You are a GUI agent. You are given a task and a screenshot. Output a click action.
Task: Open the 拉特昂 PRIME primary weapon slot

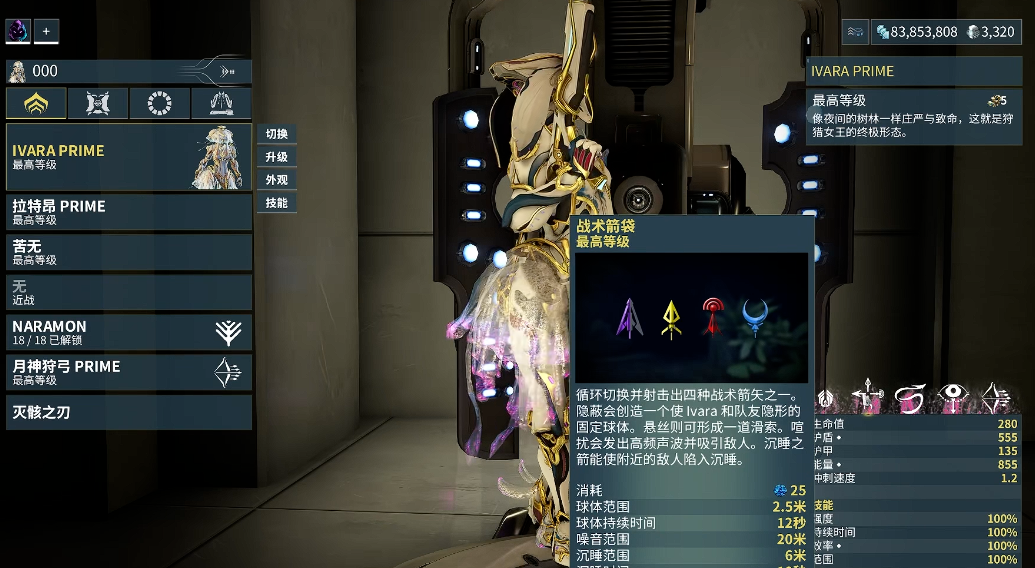pyautogui.click(x=128, y=212)
